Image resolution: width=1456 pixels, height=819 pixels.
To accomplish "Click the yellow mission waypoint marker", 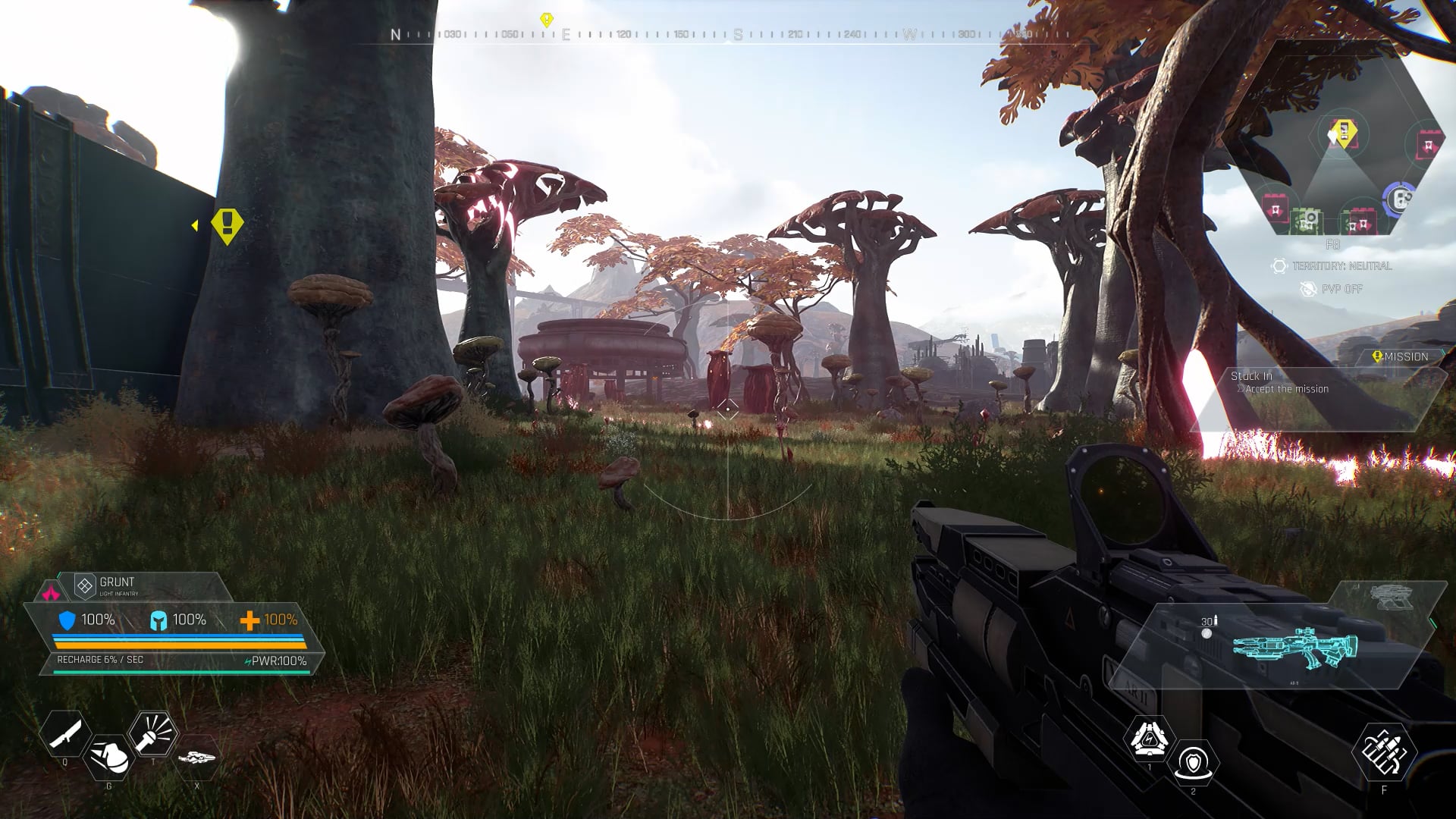I will 226,225.
